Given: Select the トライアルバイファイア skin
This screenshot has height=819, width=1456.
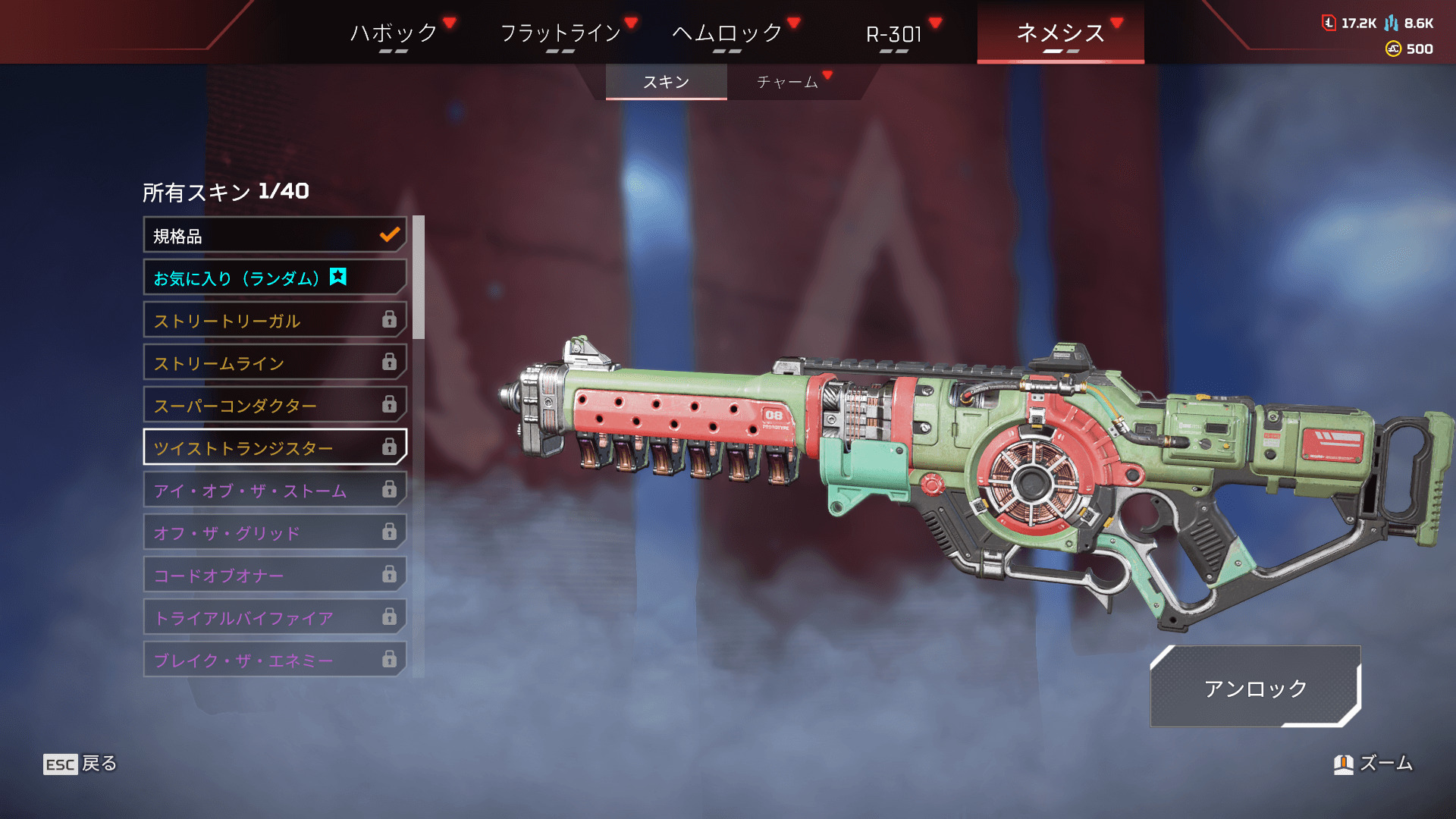Looking at the screenshot, I should (275, 618).
